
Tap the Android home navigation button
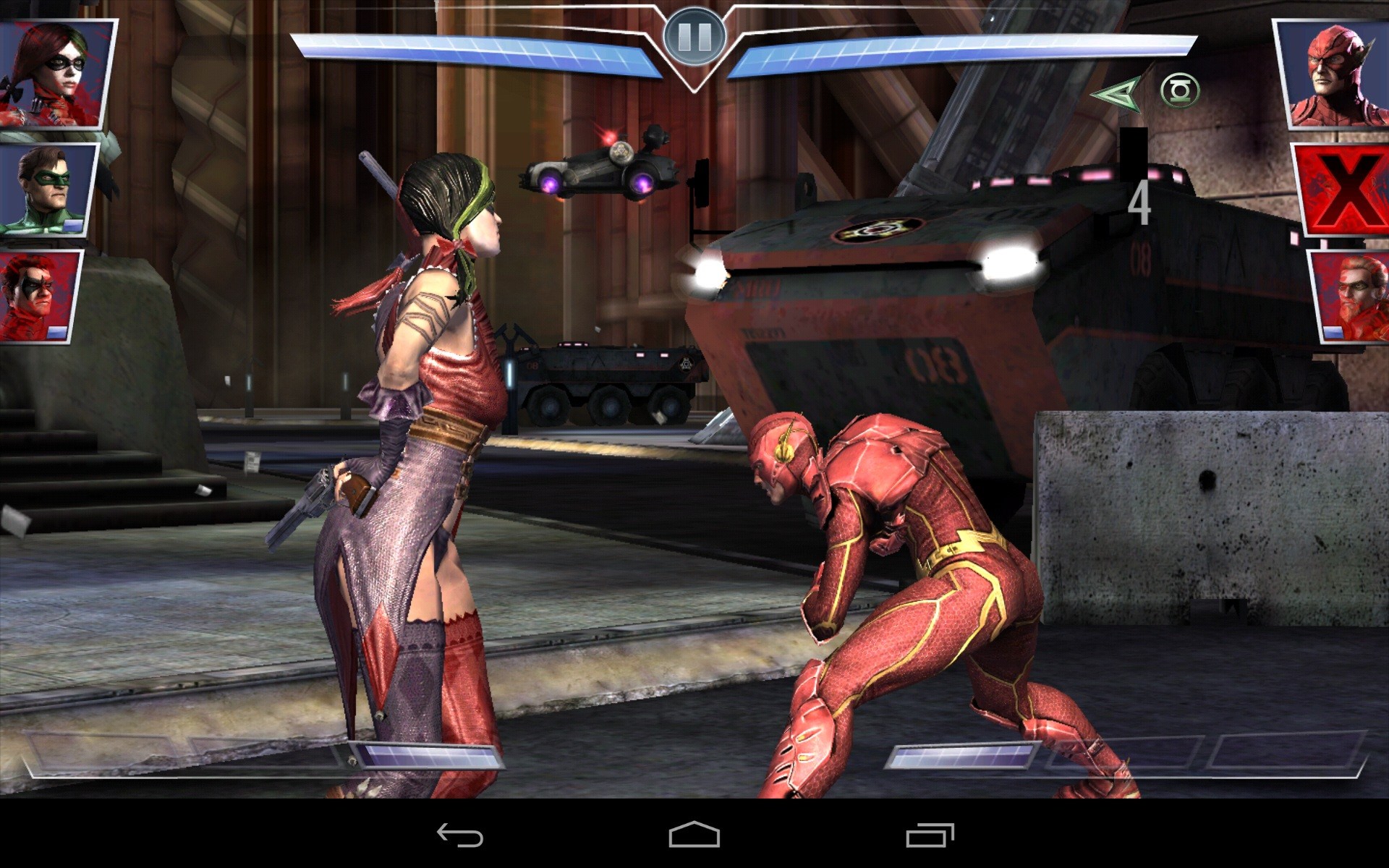click(x=694, y=835)
